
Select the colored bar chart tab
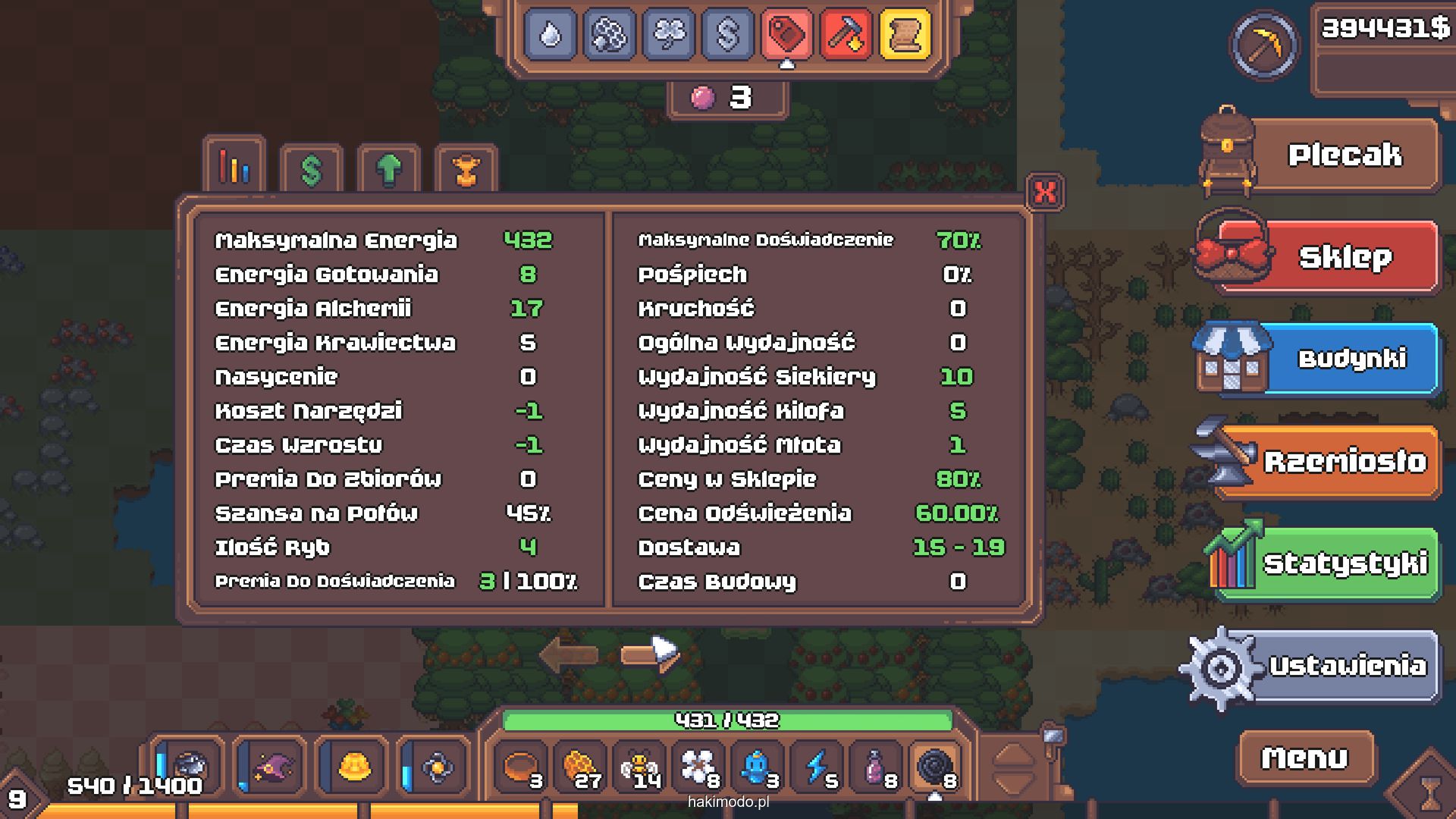(234, 167)
